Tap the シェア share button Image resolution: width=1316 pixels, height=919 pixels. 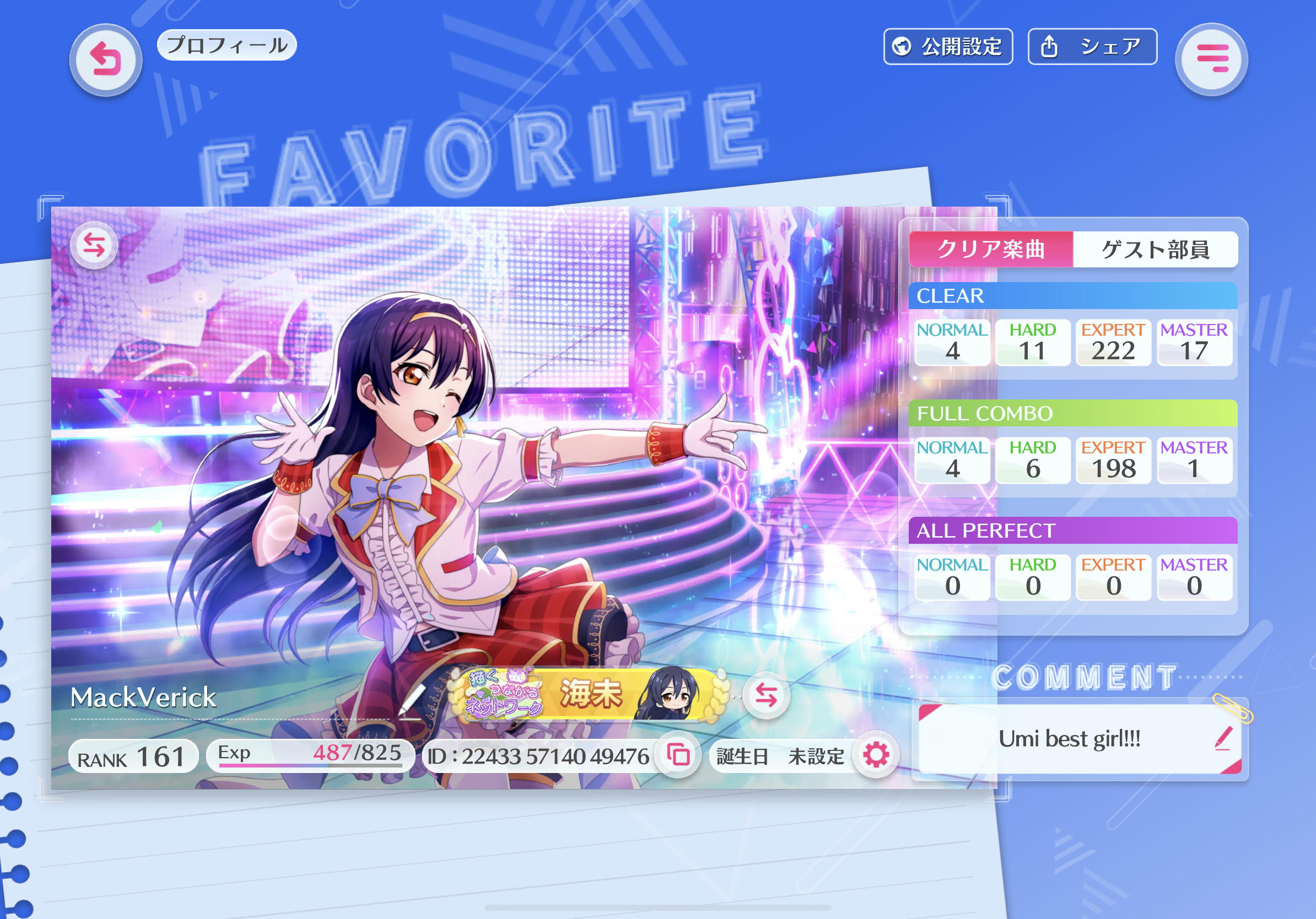tap(1092, 46)
